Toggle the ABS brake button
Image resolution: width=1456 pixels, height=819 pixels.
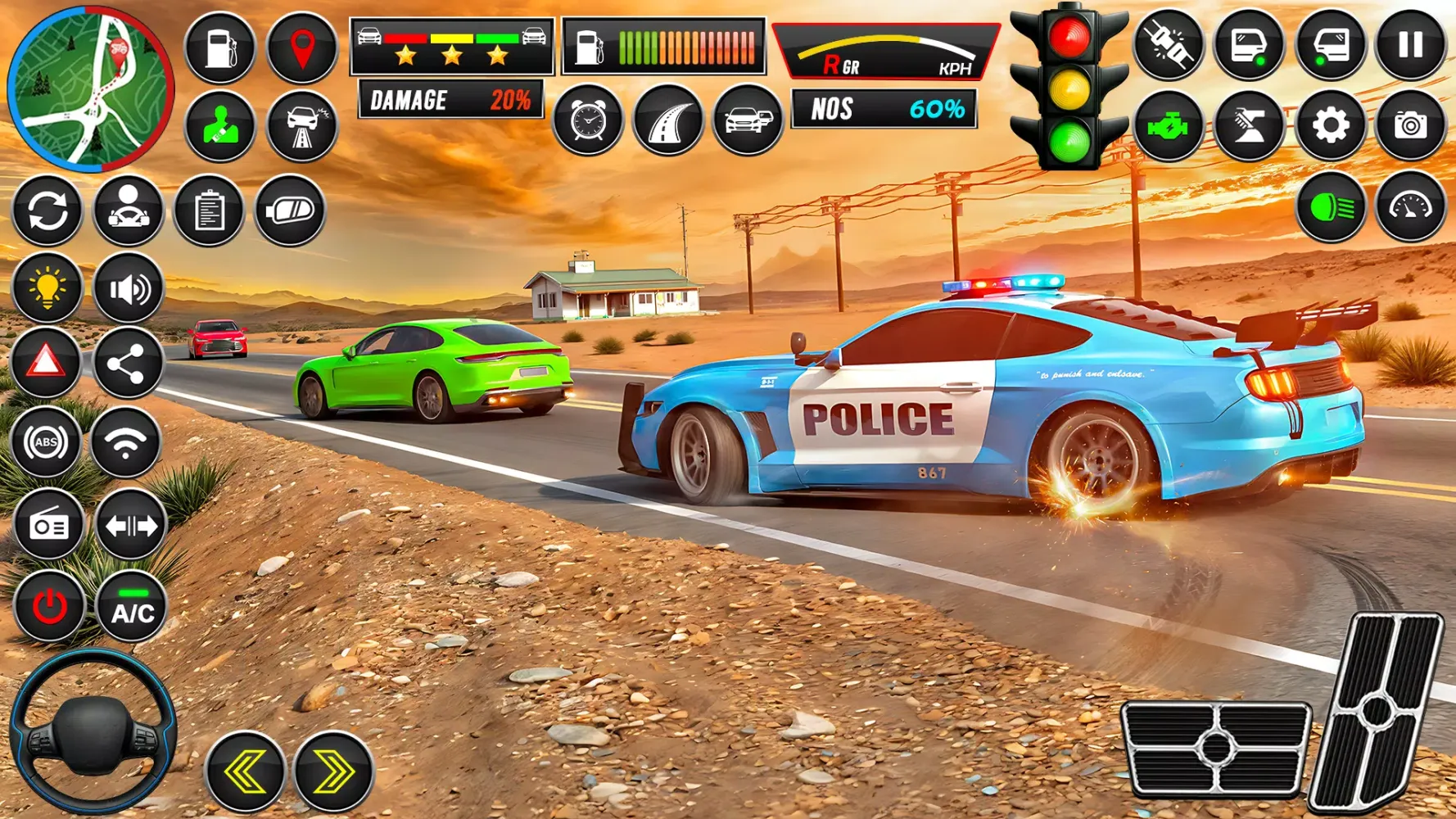point(46,442)
